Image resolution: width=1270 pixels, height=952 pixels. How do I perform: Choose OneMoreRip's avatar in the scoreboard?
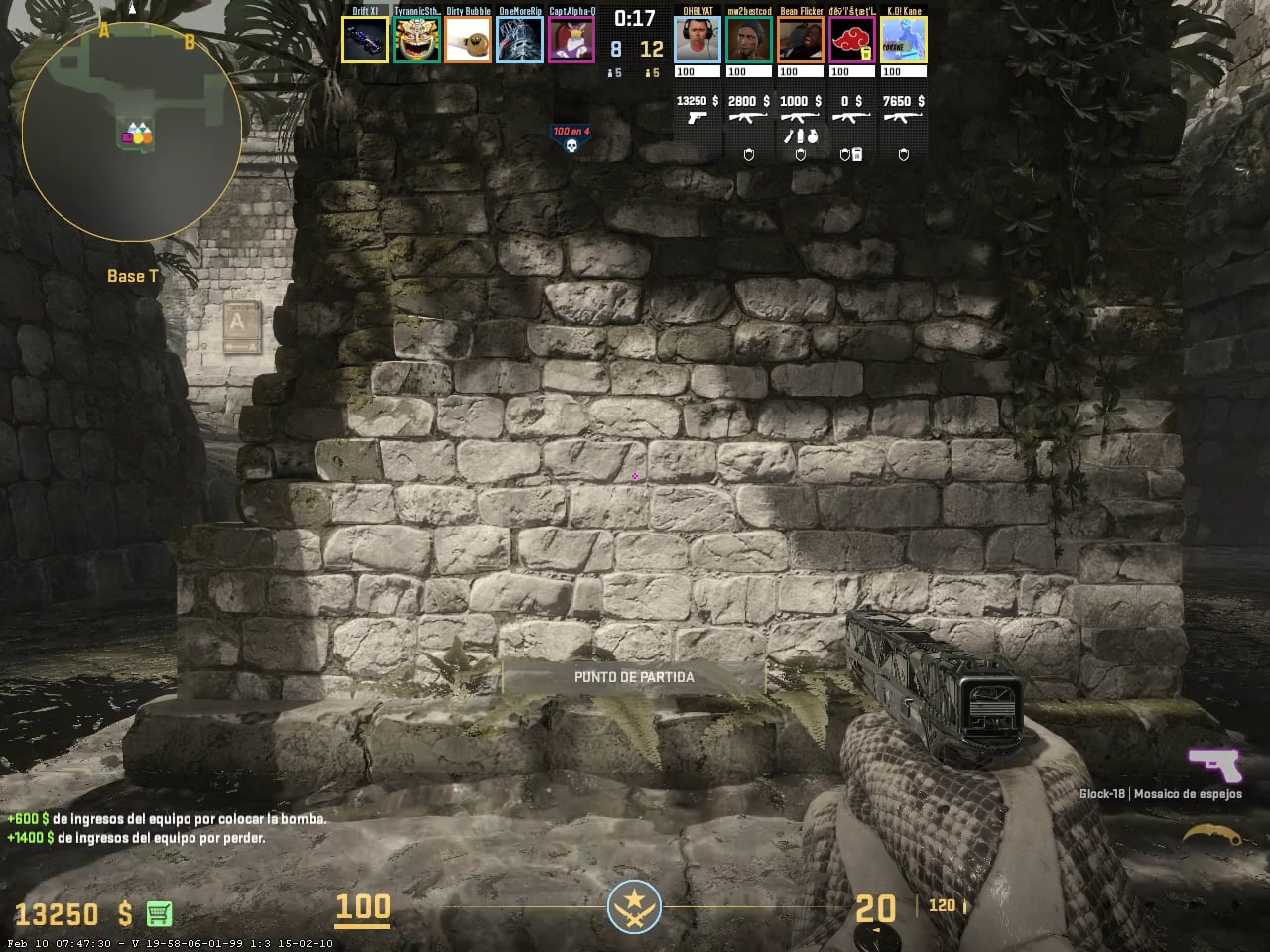coord(520,40)
